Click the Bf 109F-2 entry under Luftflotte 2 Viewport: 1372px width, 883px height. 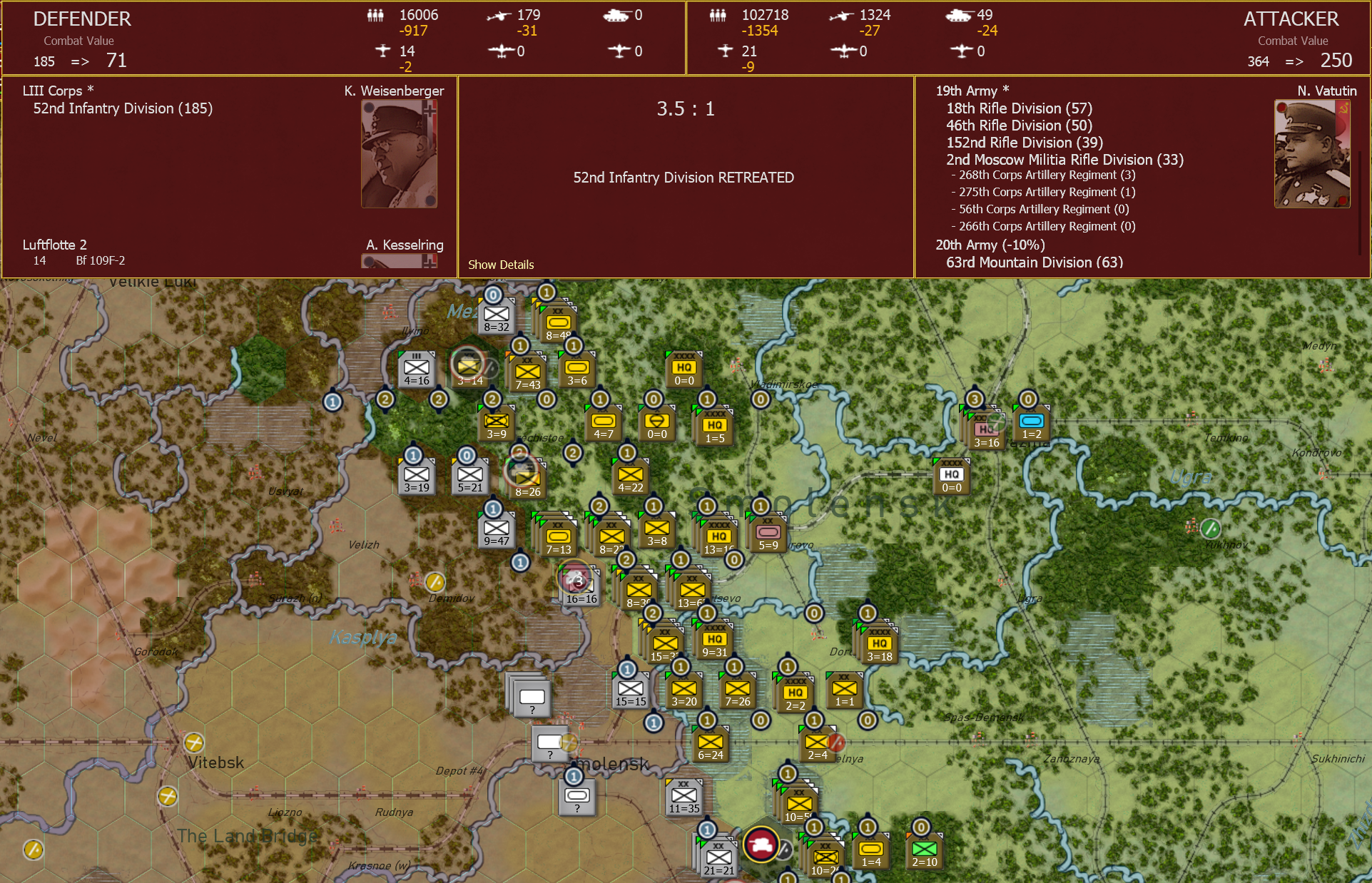pyautogui.click(x=100, y=260)
